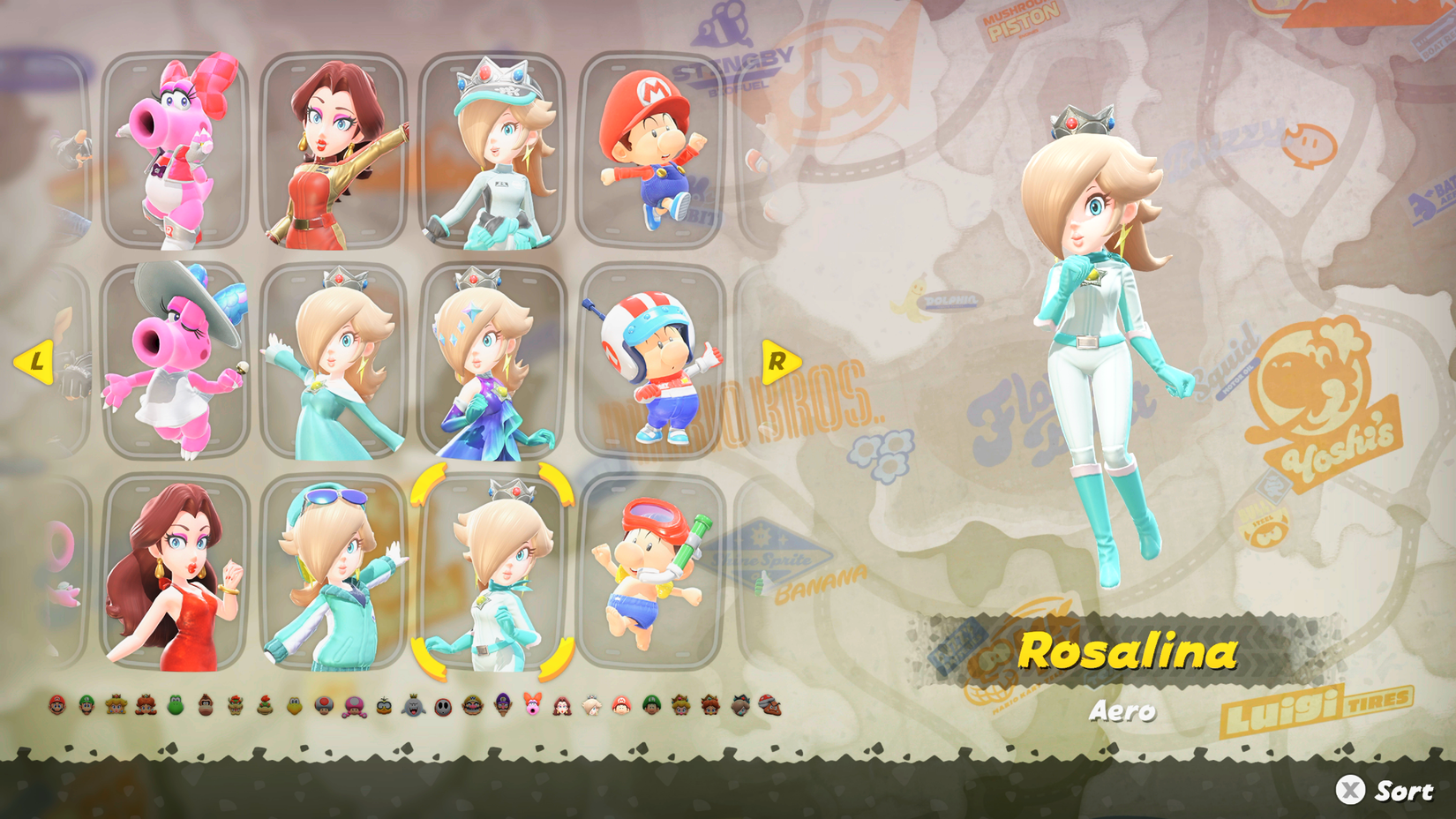
Task: Select the Peach character icon
Action: point(116,706)
